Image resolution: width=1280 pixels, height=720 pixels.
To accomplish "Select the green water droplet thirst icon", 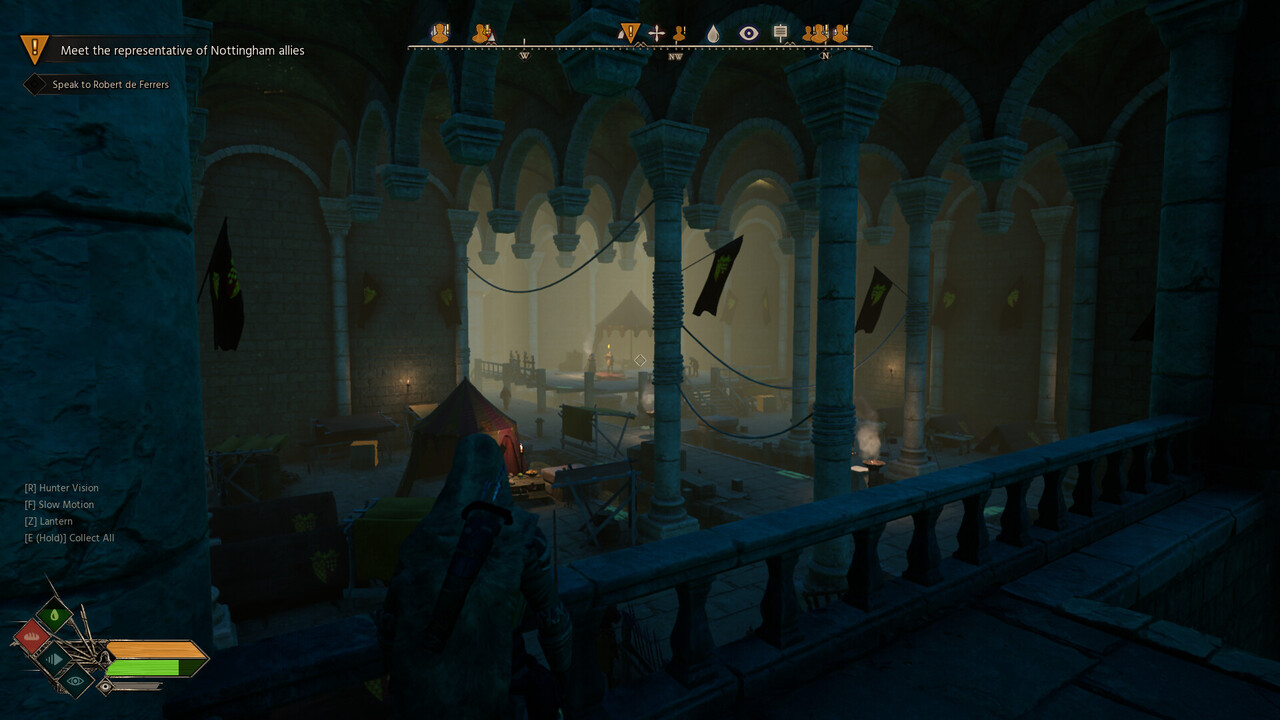I will click(54, 614).
